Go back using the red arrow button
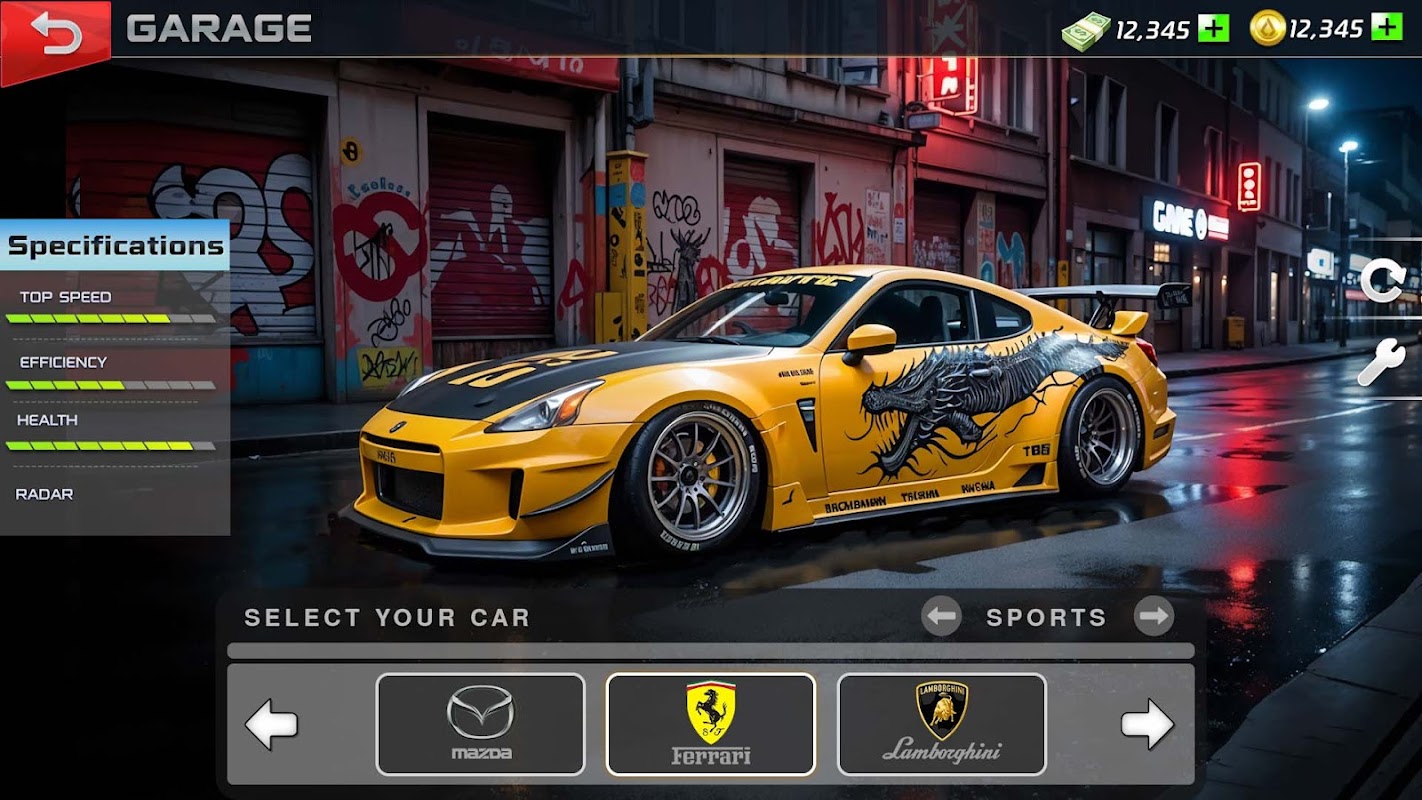This screenshot has height=800, width=1422. coord(55,34)
